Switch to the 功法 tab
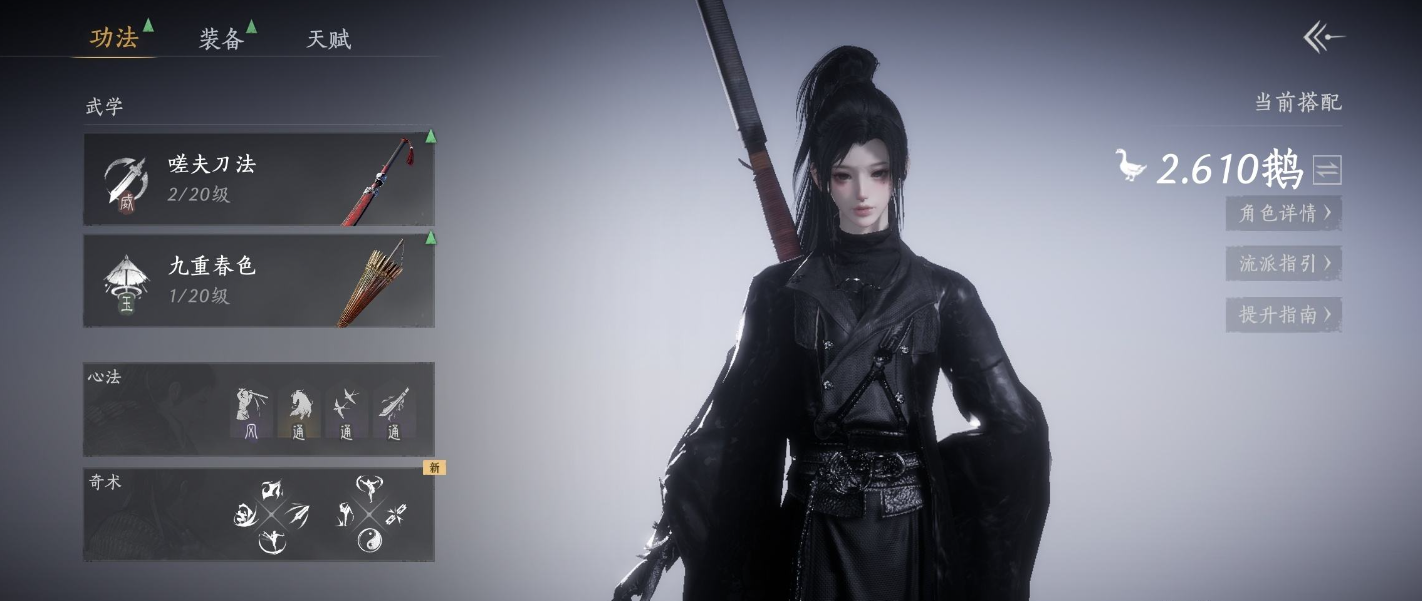1422x601 pixels. tap(114, 39)
